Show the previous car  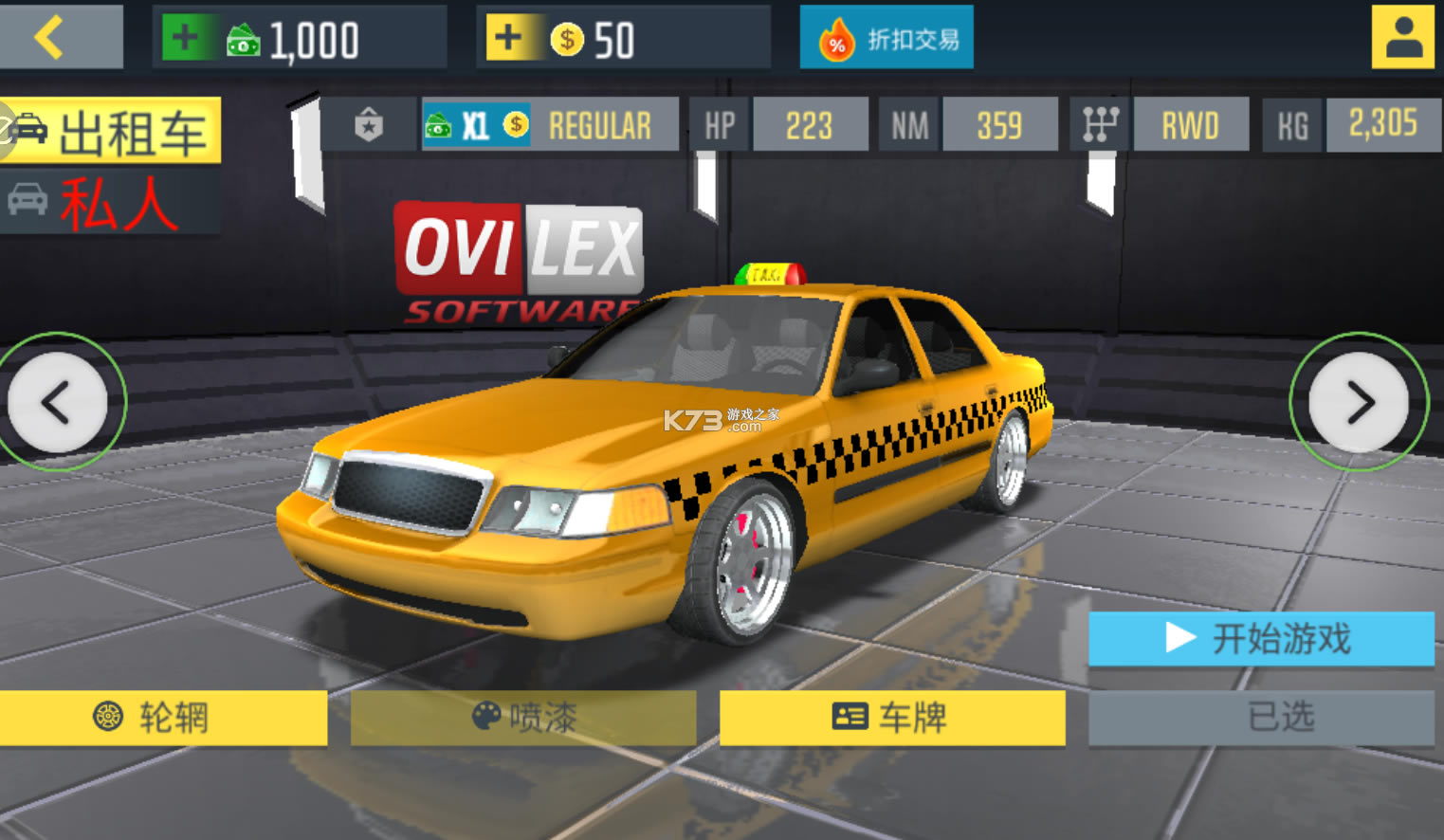pyautogui.click(x=58, y=402)
